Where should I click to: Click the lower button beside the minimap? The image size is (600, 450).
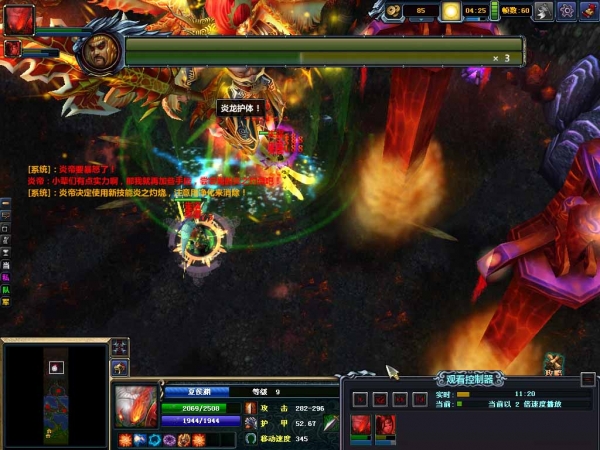point(120,369)
